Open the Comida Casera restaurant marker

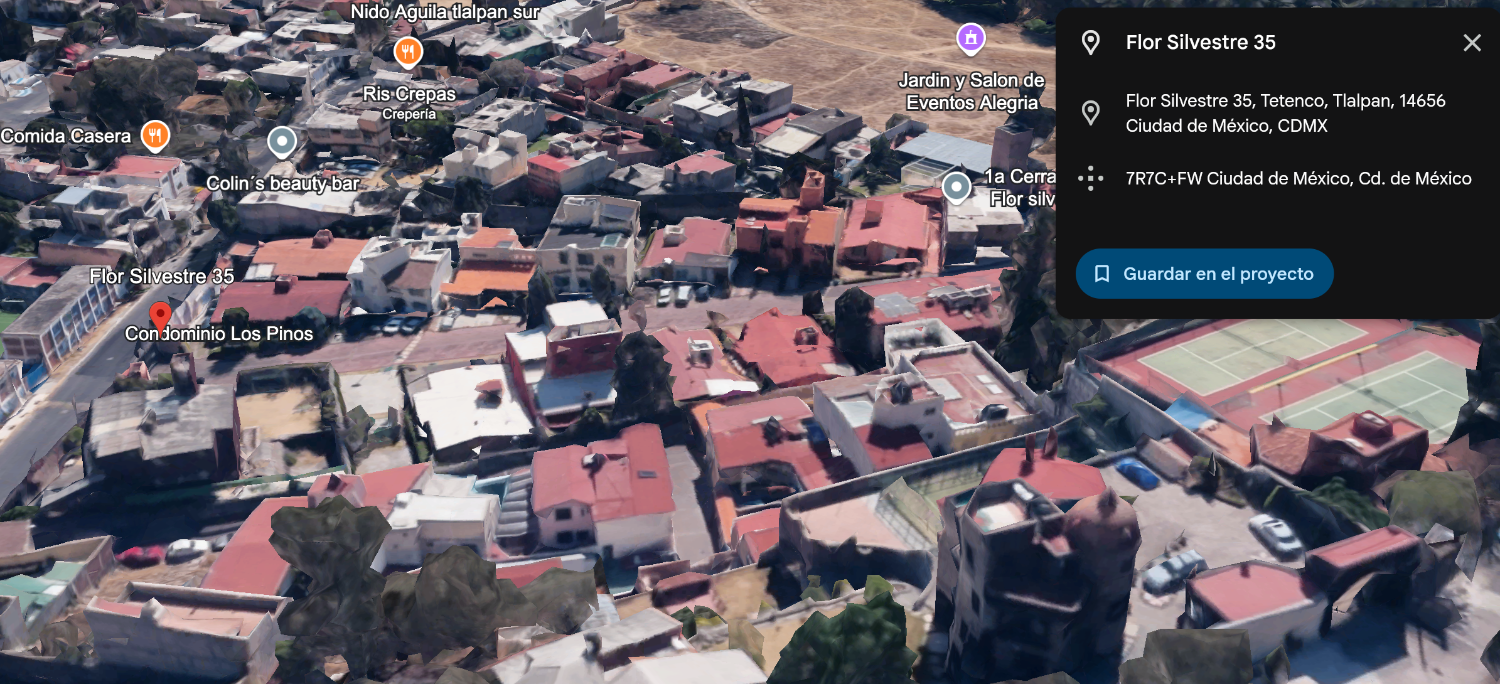tap(154, 135)
